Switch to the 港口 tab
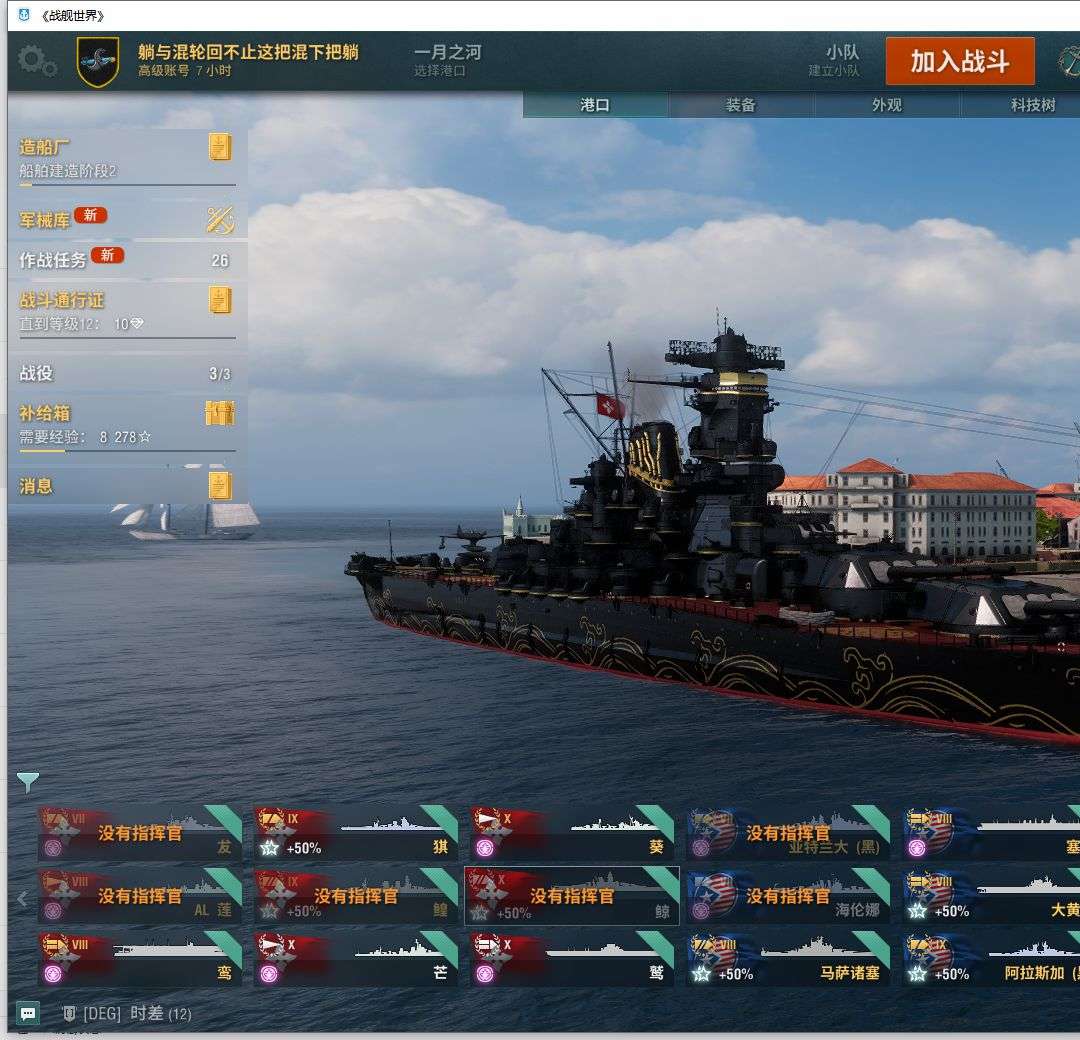 click(595, 105)
